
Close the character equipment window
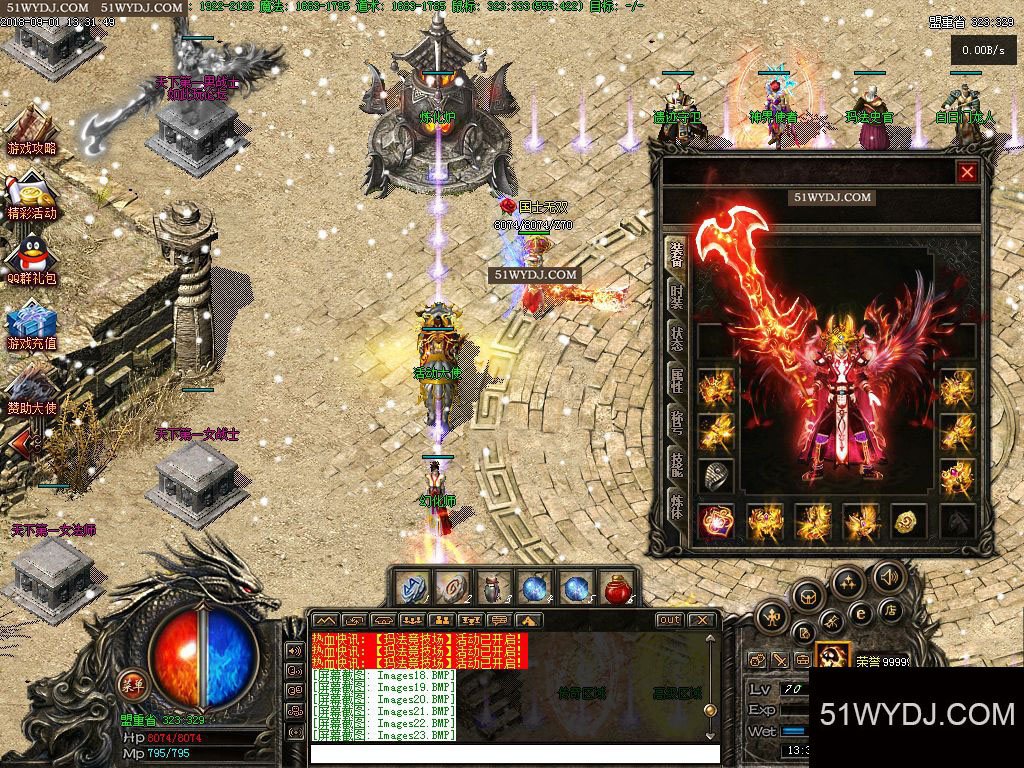click(x=967, y=172)
